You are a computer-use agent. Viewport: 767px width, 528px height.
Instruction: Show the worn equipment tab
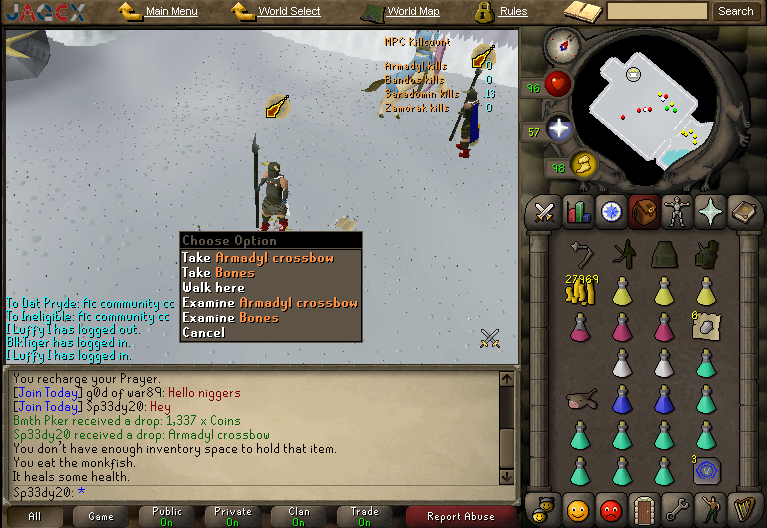pos(678,212)
